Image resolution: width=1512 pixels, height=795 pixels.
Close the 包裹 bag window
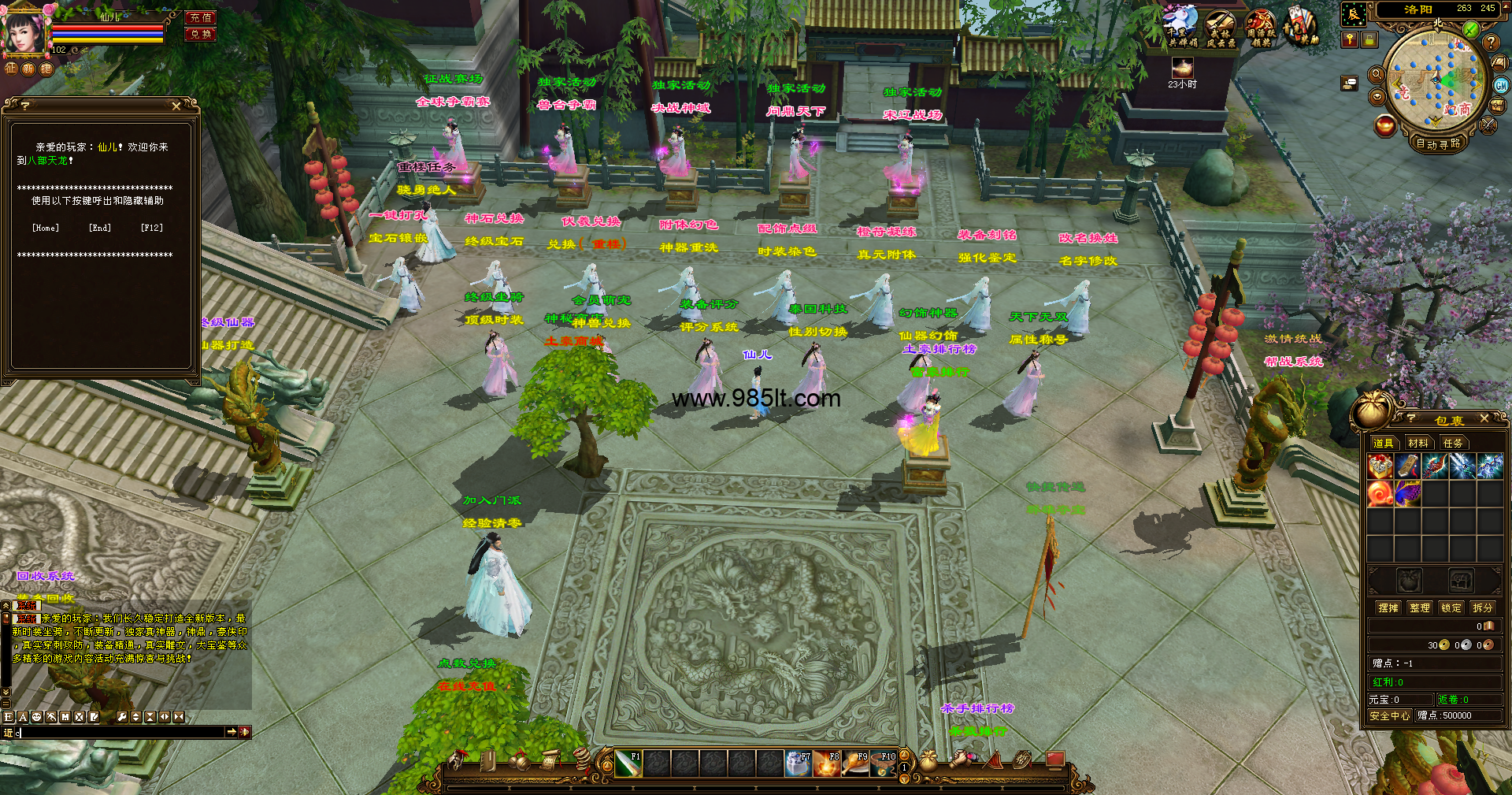(x=1484, y=418)
